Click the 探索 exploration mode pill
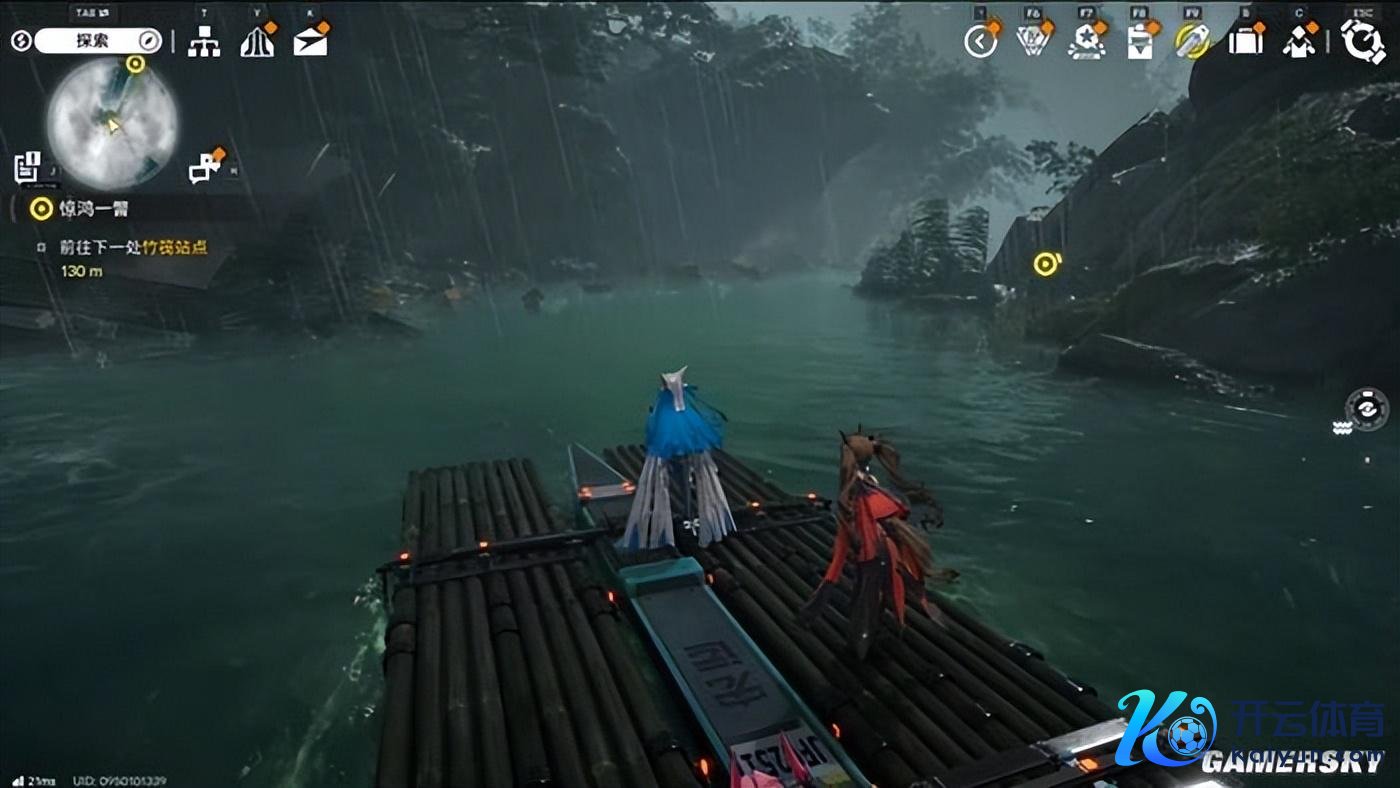The height and width of the screenshot is (788, 1400). 97,41
